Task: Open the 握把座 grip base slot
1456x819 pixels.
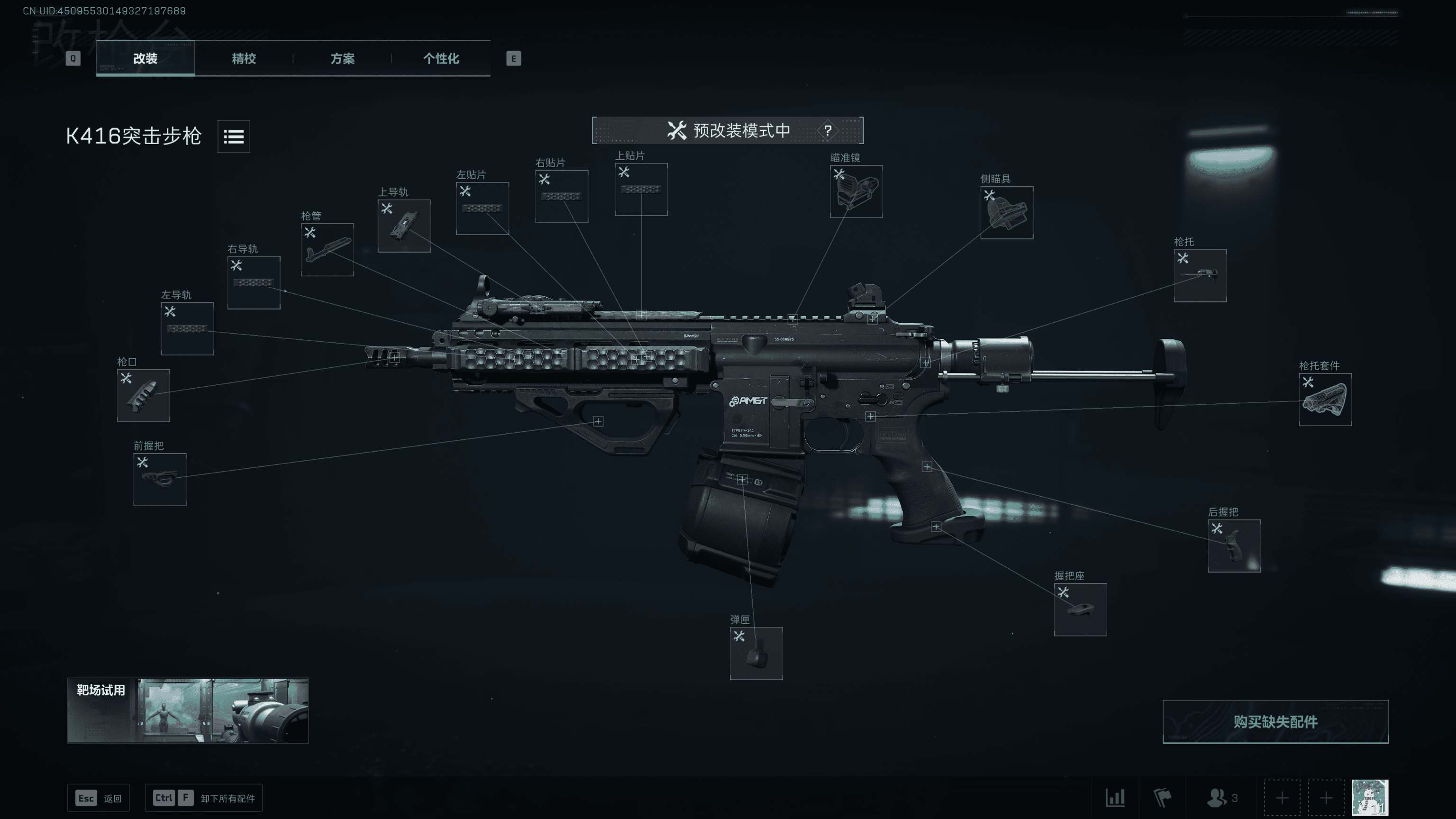Action: point(1080,610)
